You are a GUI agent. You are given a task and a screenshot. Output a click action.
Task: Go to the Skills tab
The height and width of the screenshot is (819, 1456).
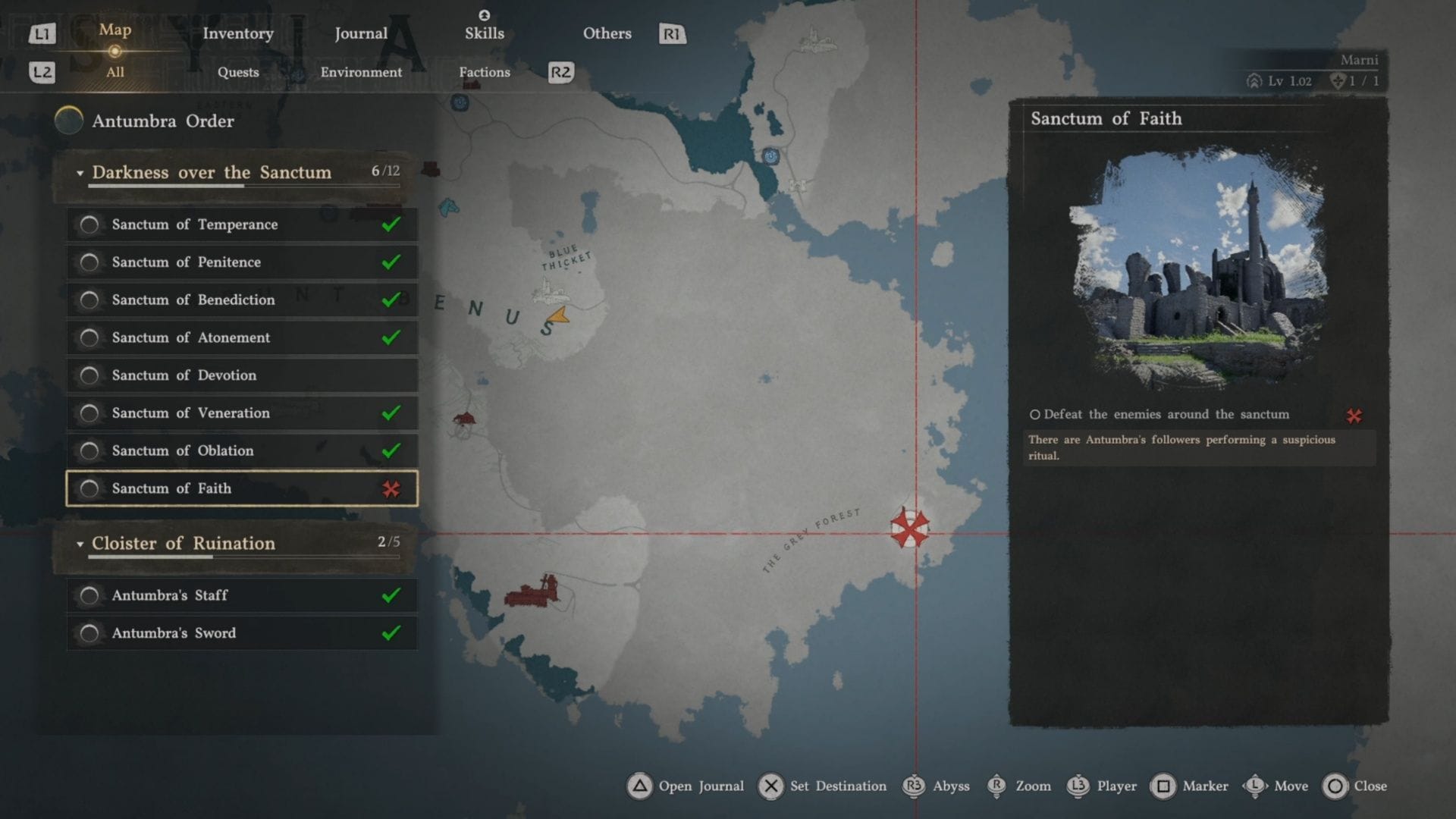pyautogui.click(x=484, y=33)
